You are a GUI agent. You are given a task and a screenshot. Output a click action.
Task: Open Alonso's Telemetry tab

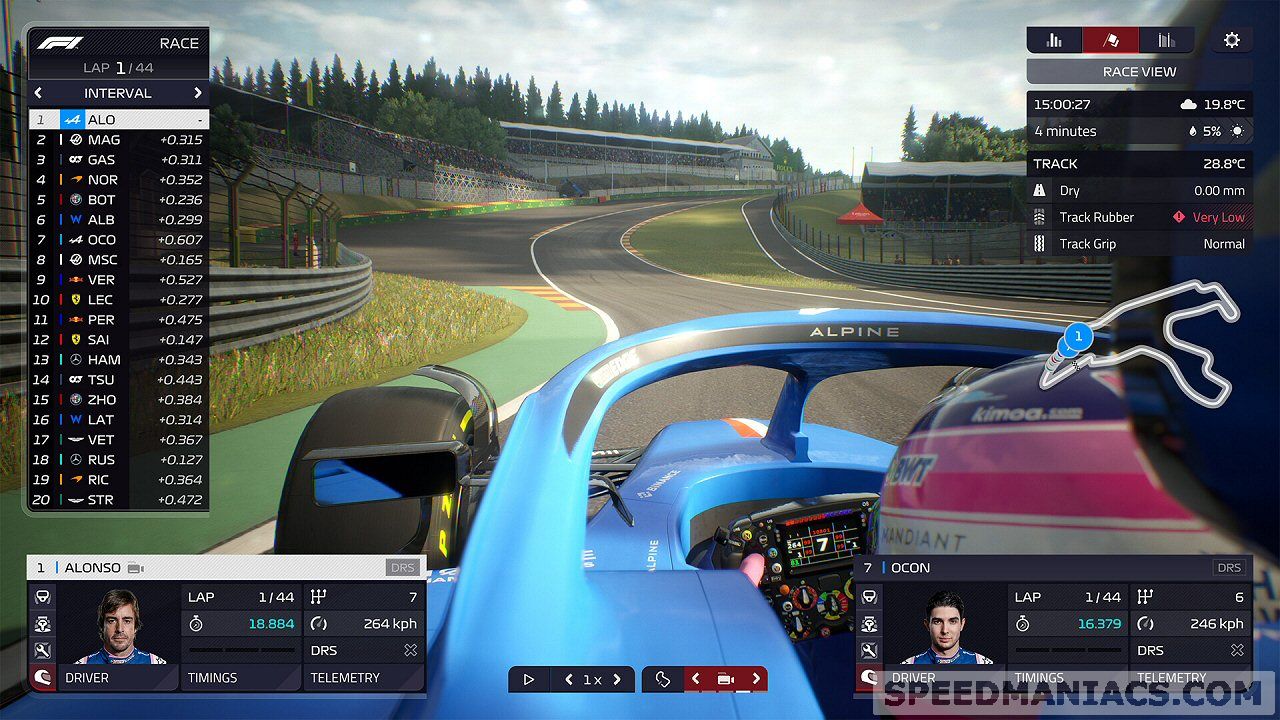[363, 678]
